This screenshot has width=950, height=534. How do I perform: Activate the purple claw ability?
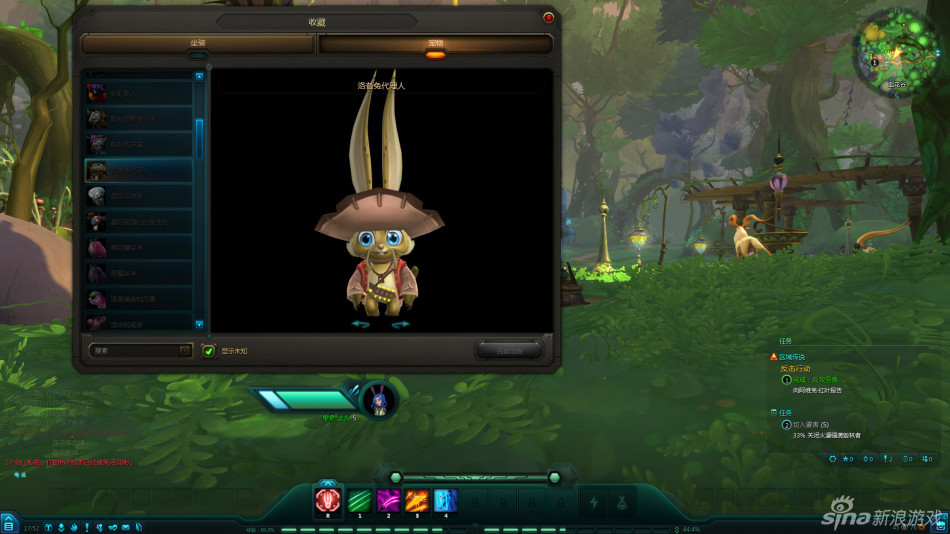point(388,499)
